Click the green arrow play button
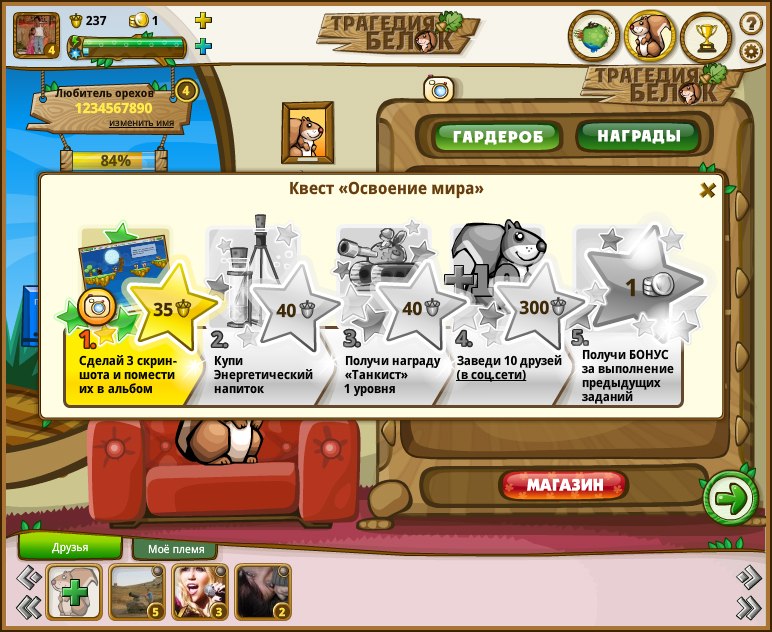 pyautogui.click(x=731, y=497)
